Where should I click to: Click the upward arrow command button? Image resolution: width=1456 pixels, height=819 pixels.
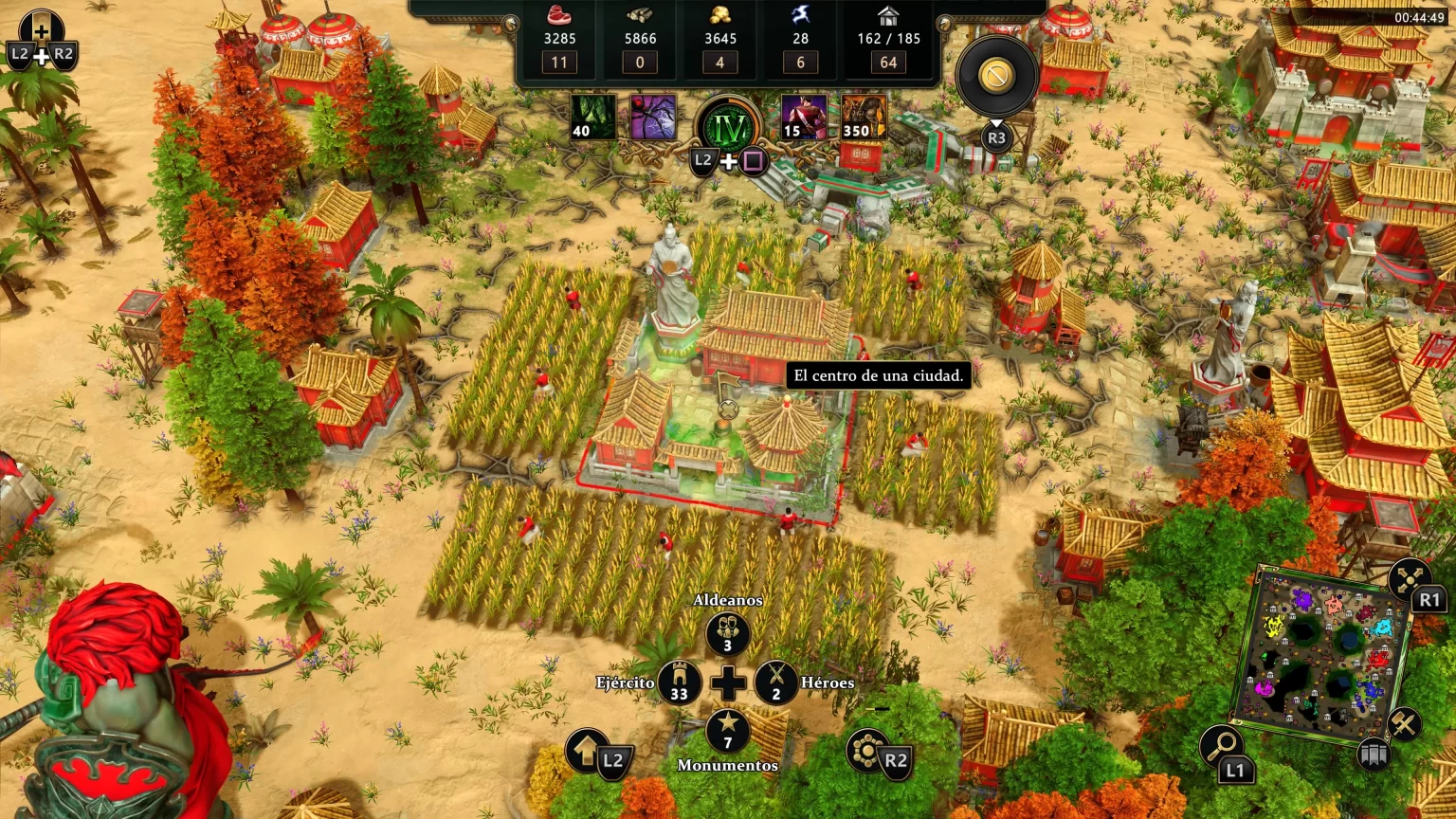(588, 752)
